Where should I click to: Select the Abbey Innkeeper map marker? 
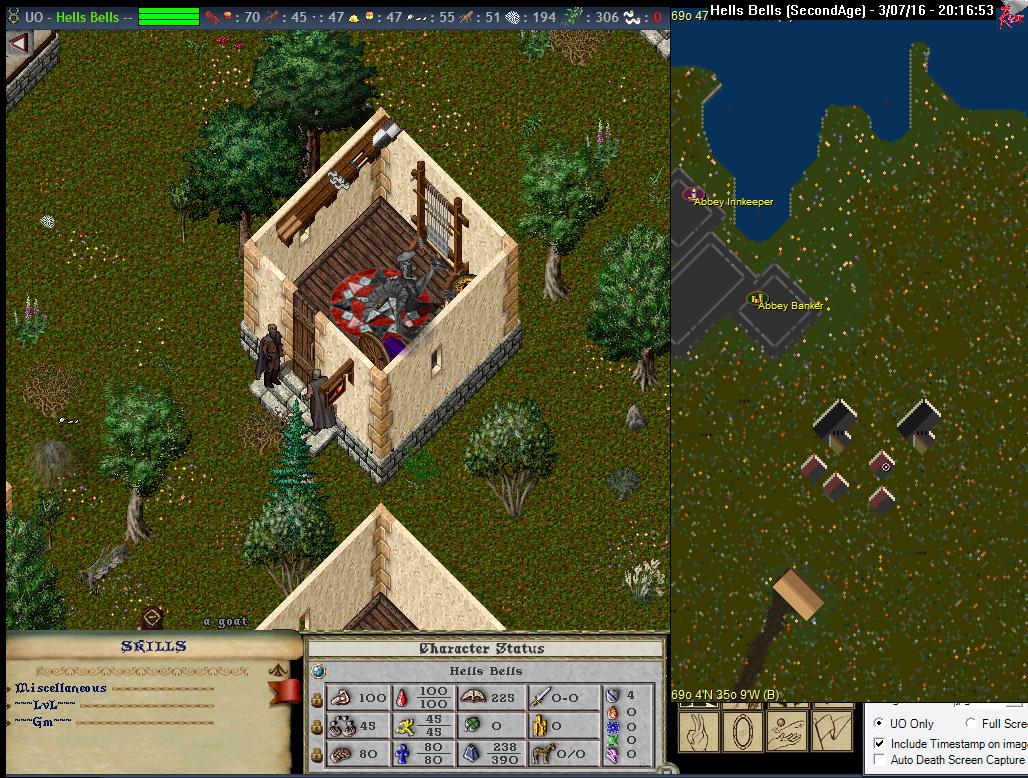(x=693, y=194)
